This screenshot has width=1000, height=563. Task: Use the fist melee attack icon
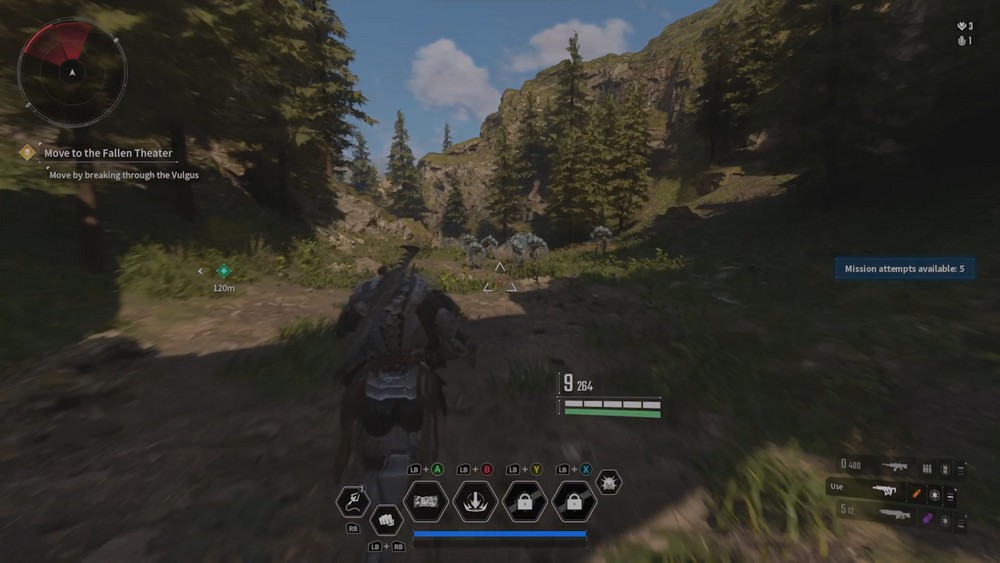[386, 520]
